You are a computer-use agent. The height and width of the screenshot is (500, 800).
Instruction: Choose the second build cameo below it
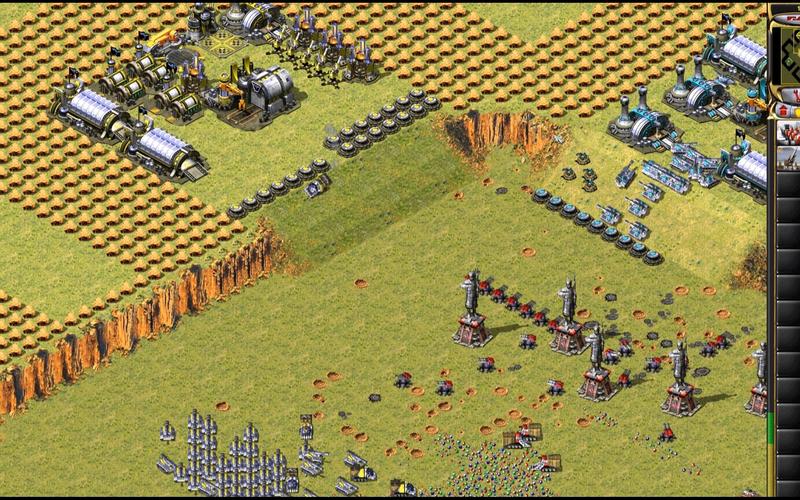coord(788,157)
